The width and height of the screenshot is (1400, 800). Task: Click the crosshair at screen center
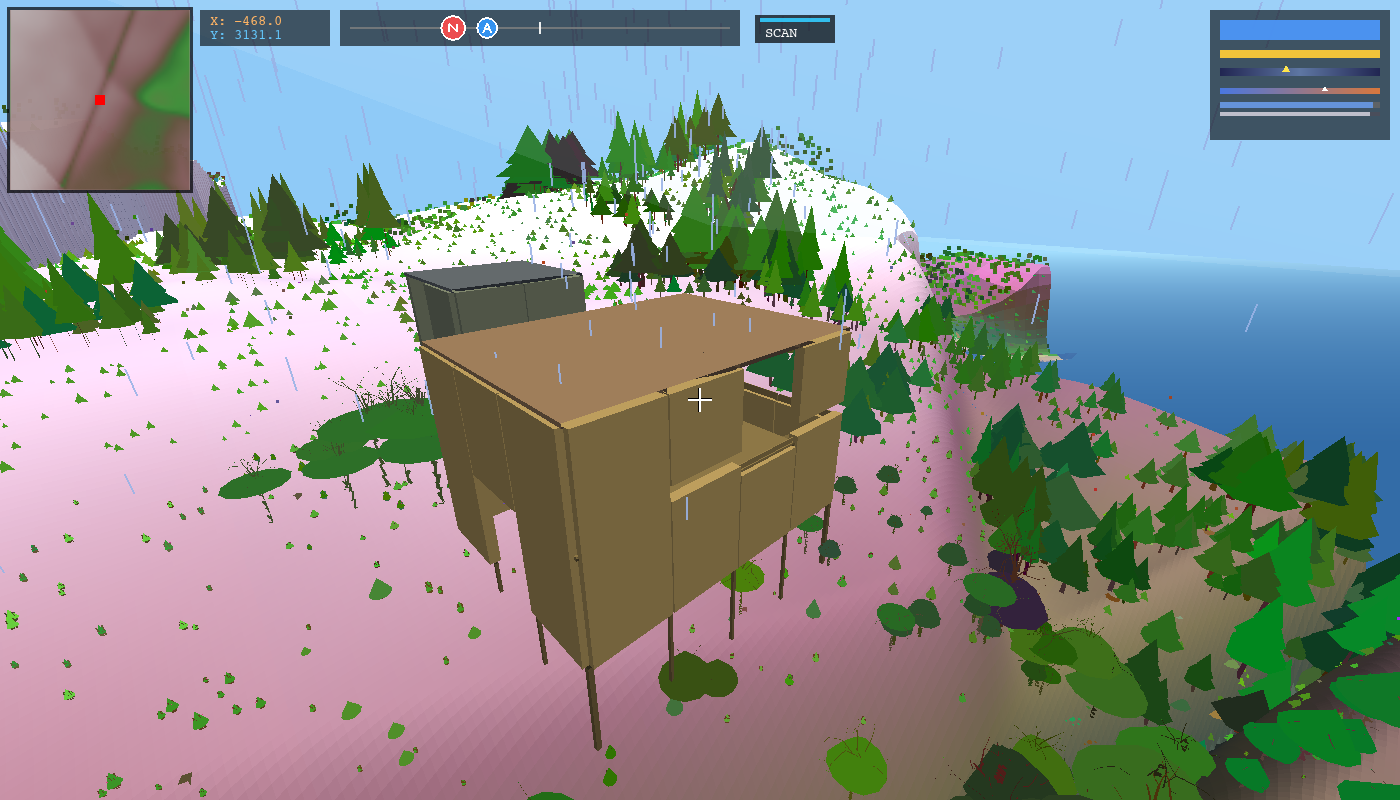700,400
